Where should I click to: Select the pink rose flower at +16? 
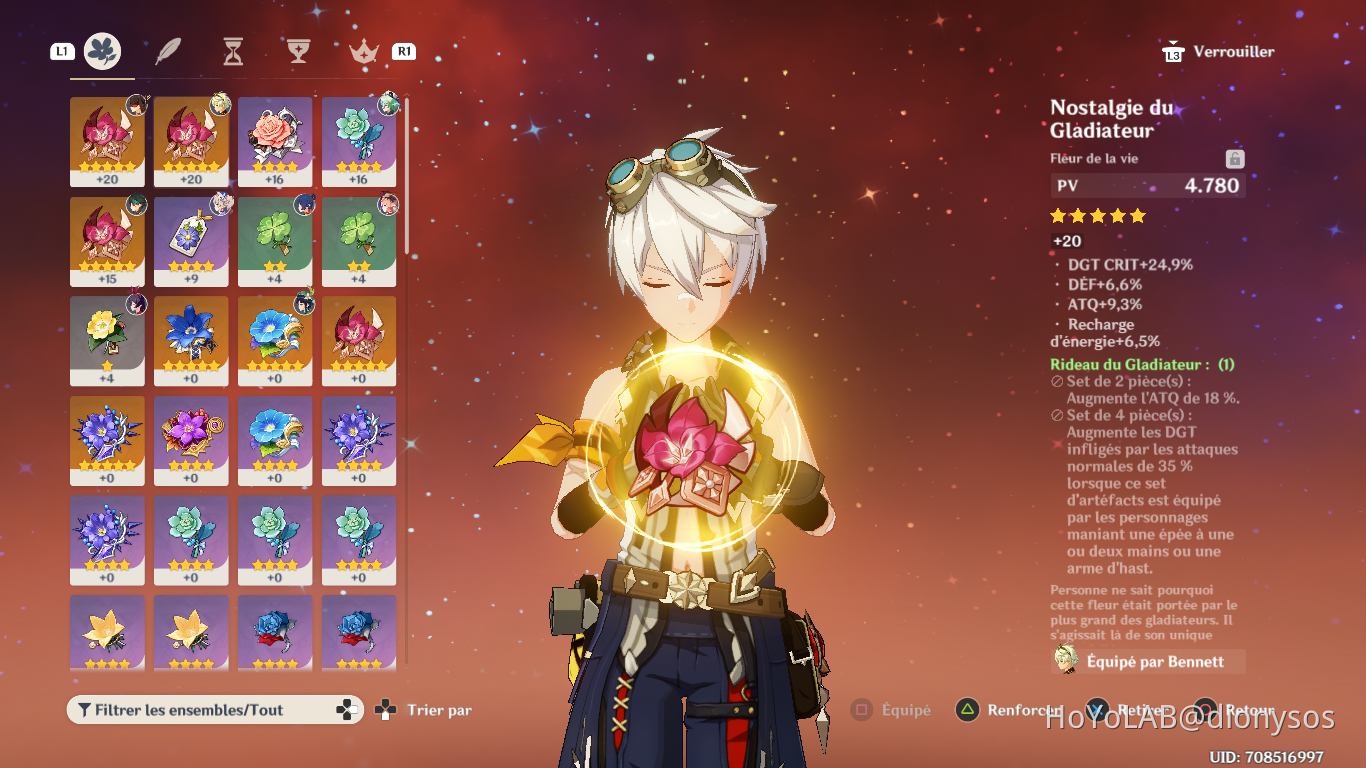click(x=275, y=141)
